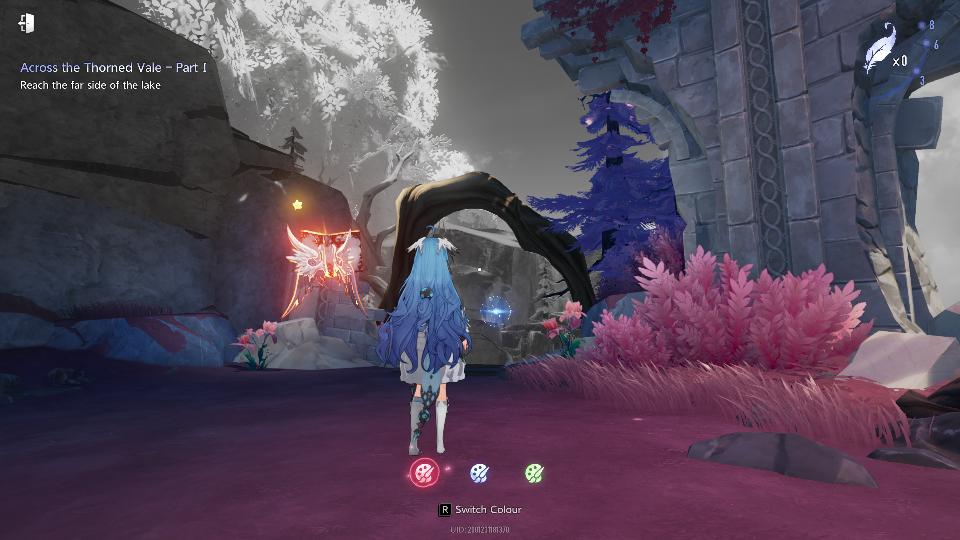Click the white feather icon
Screen dimensions: 960x540
coord(878,48)
